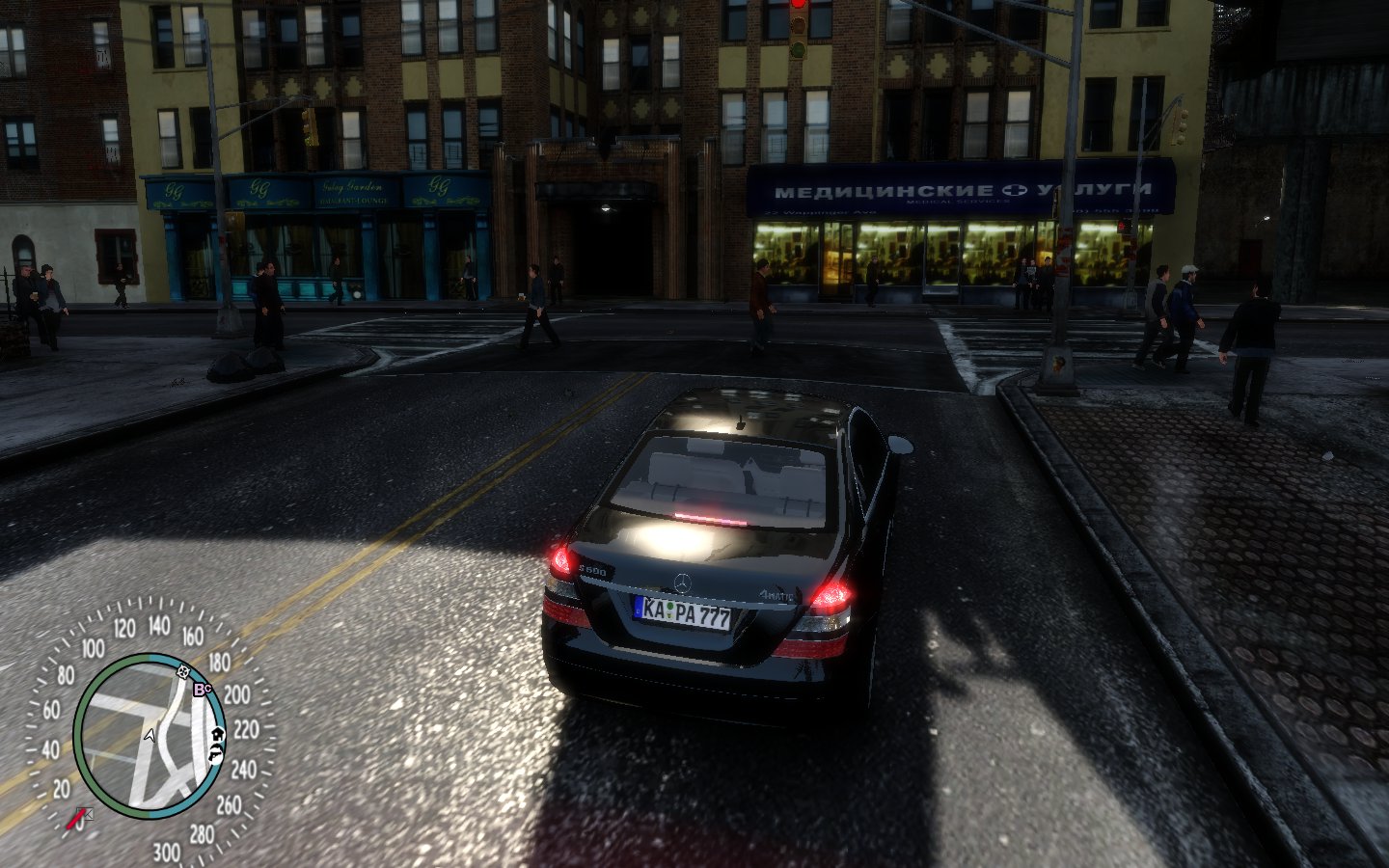1389x868 pixels.
Task: Click the 300 mark on the speedometer dial
Action: [x=167, y=849]
